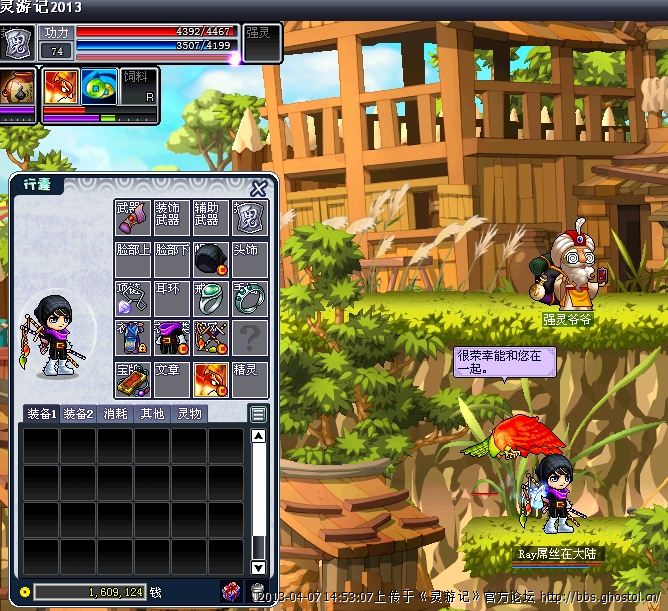668x611 pixels.
Task: Click the inventory scrollbar down arrow
Action: pos(258,567)
